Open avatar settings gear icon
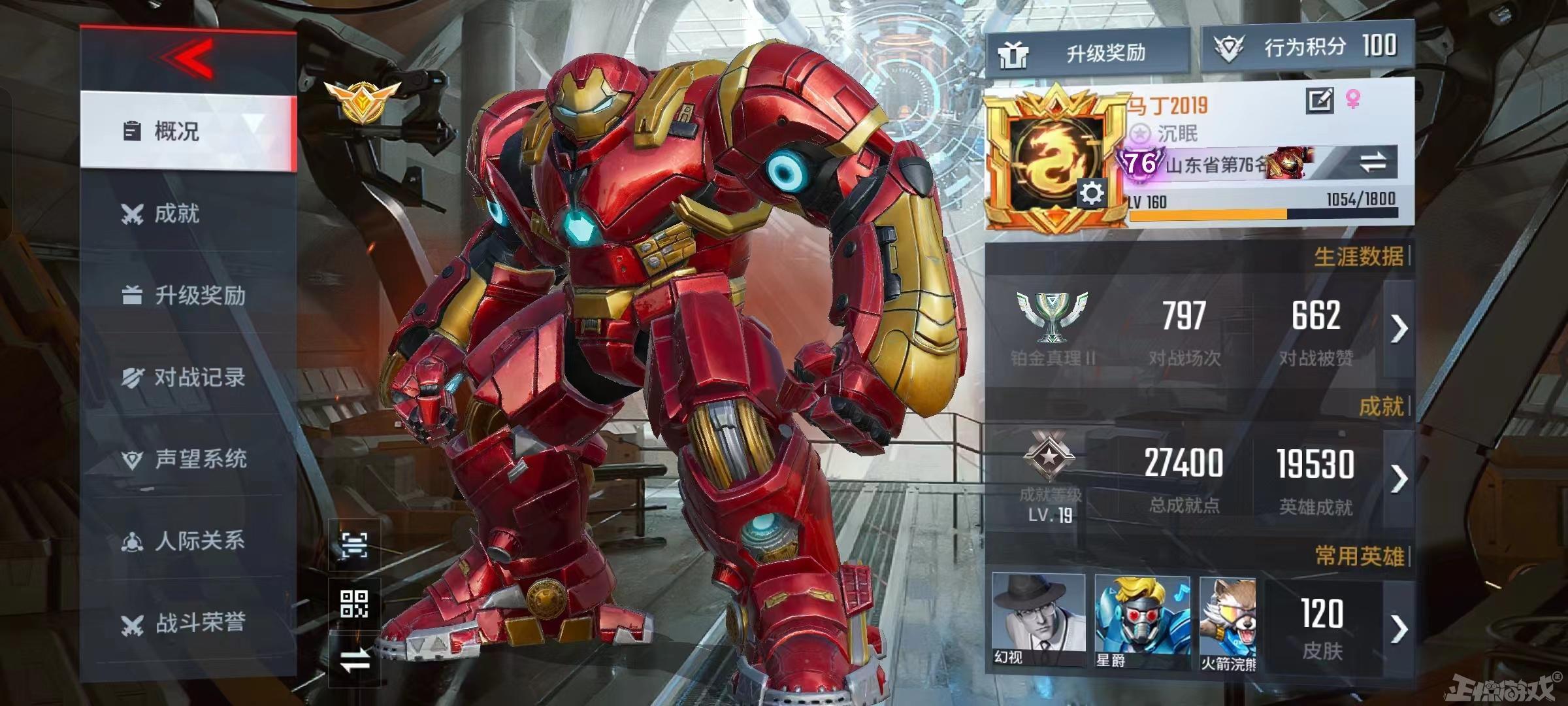 1092,193
